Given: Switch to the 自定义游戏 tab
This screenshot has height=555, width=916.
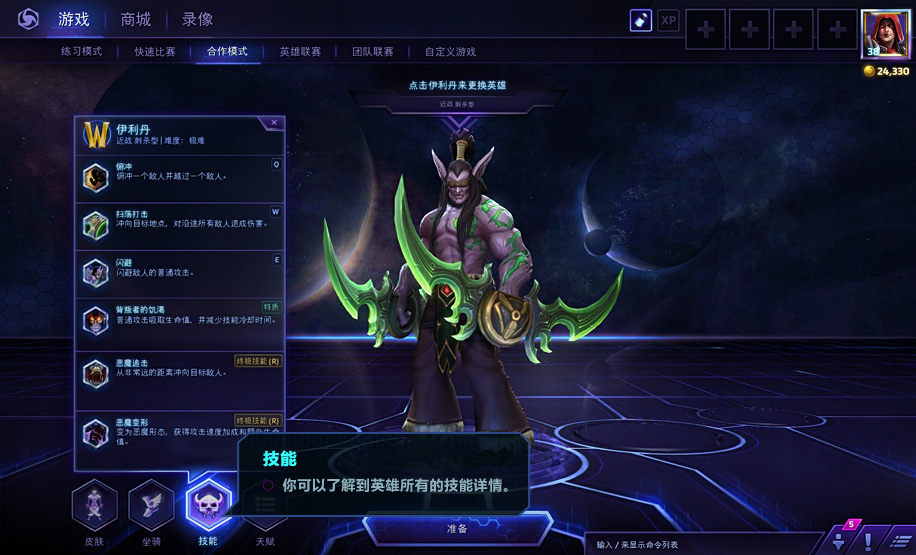Looking at the screenshot, I should point(450,51).
